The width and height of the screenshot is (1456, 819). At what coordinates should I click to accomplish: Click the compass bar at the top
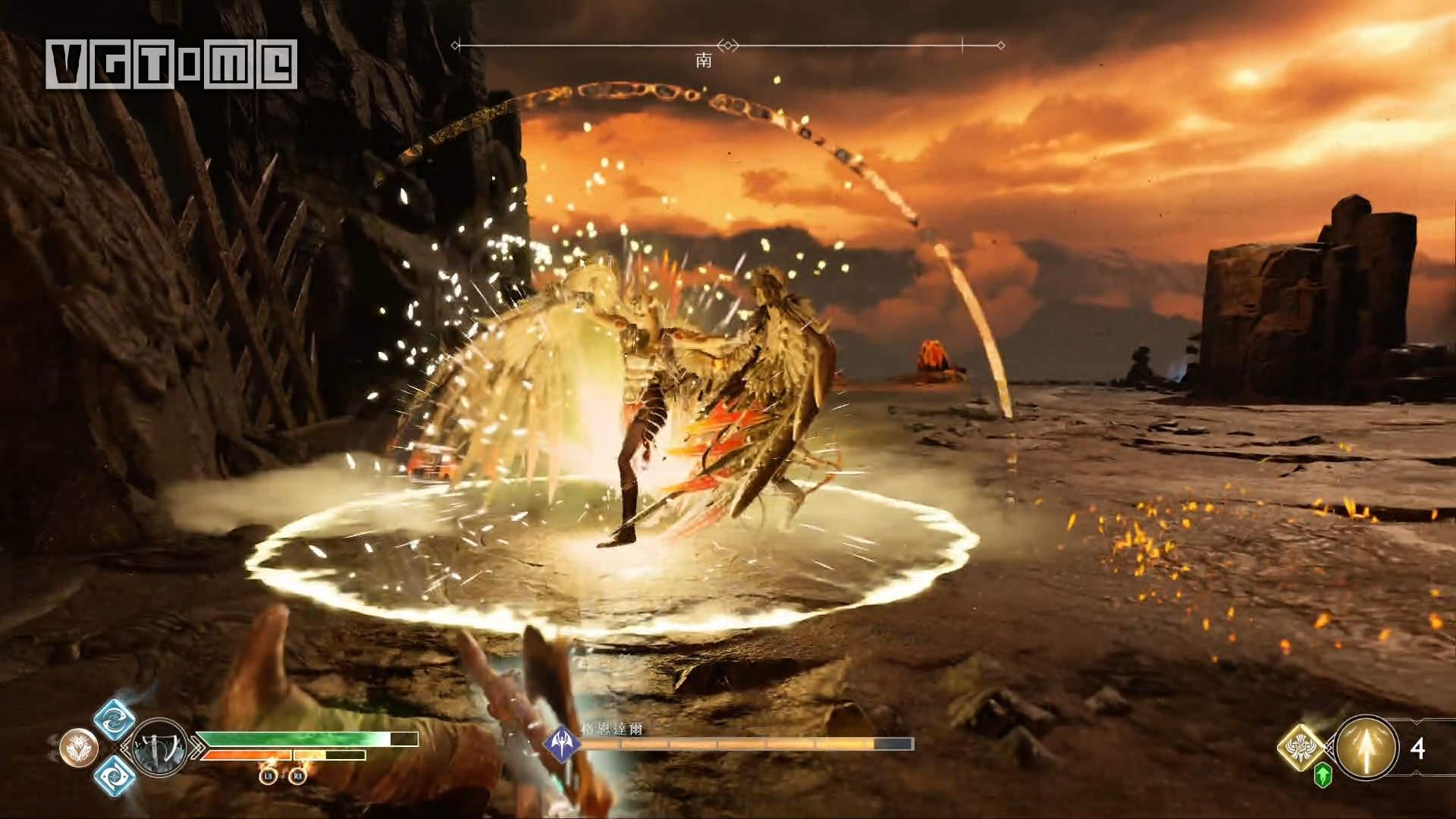tap(728, 45)
